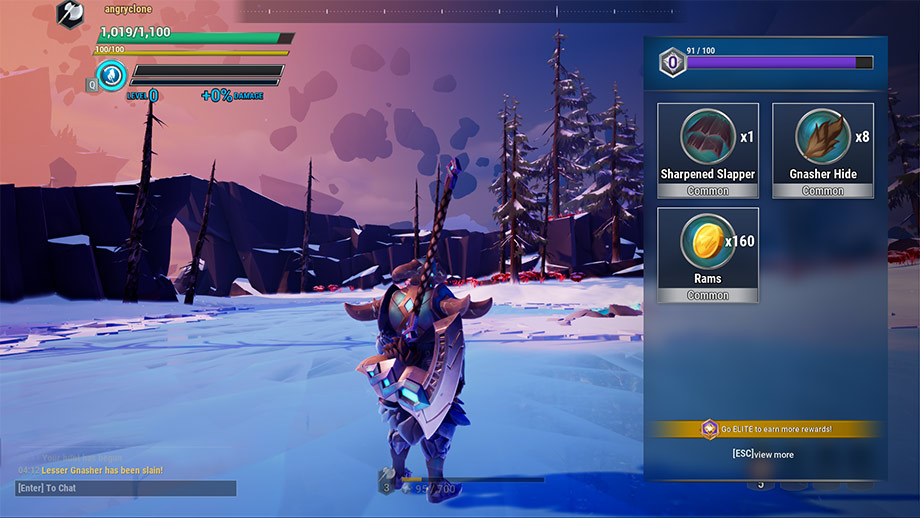Choose the Rams currency reward tile

coord(707,254)
